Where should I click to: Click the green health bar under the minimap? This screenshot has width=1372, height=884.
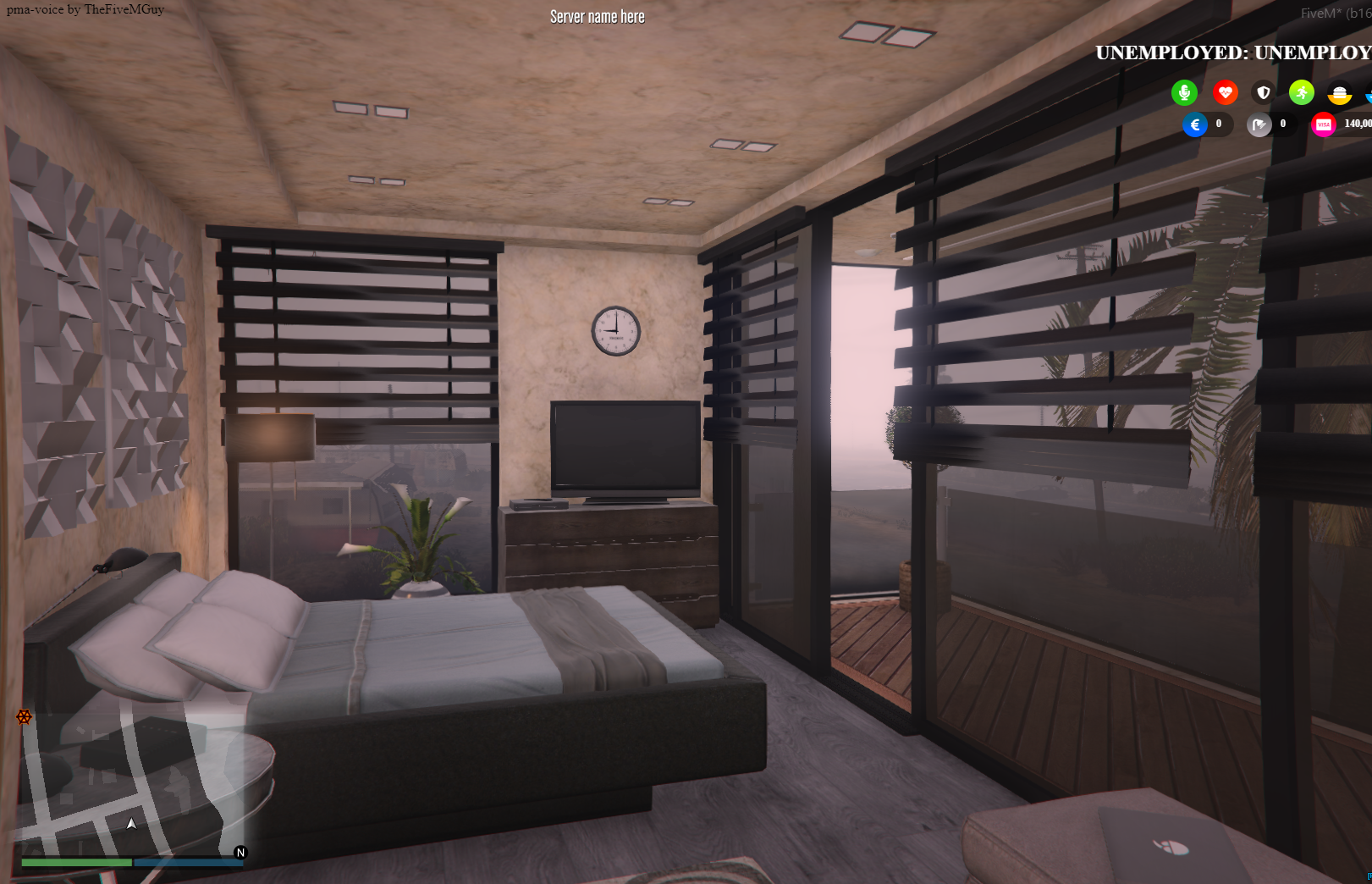click(78, 863)
